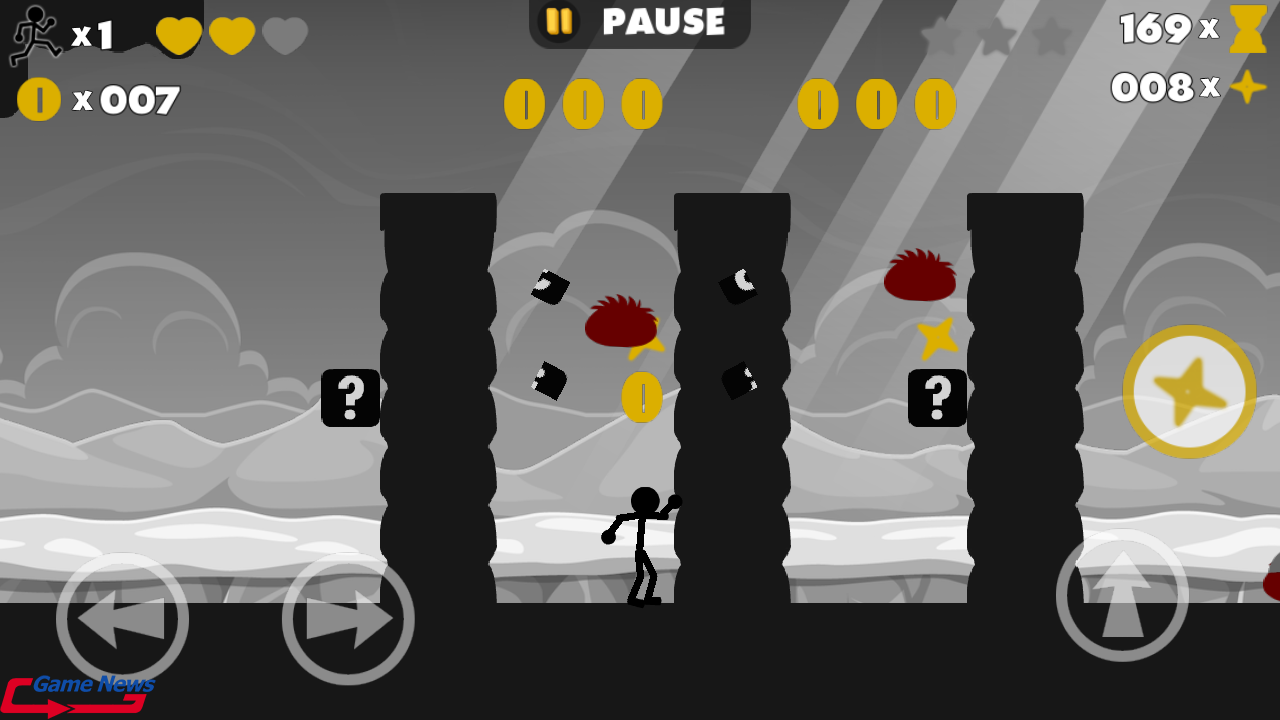Viewport: 1280px width, 720px height.
Task: Tap the floating coin between the middle pillars
Action: pyautogui.click(x=641, y=397)
